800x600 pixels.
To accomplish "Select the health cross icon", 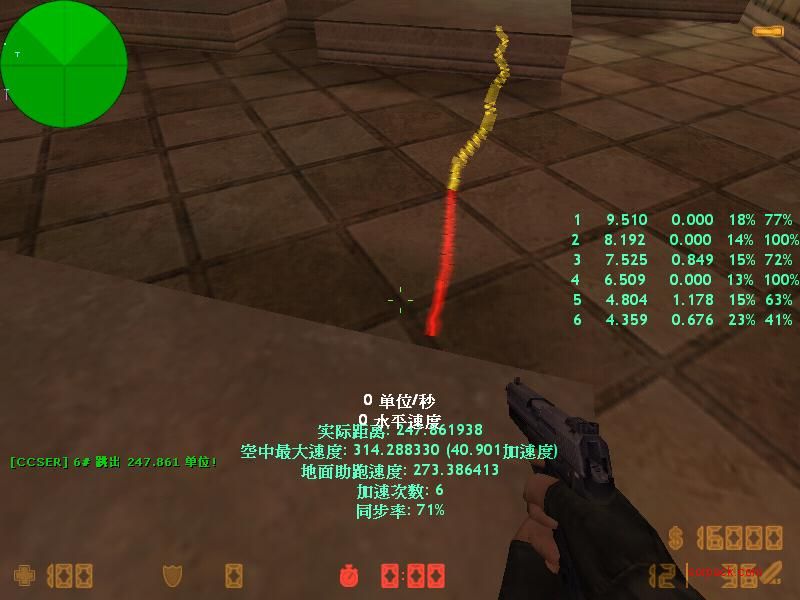I will [x=23, y=576].
